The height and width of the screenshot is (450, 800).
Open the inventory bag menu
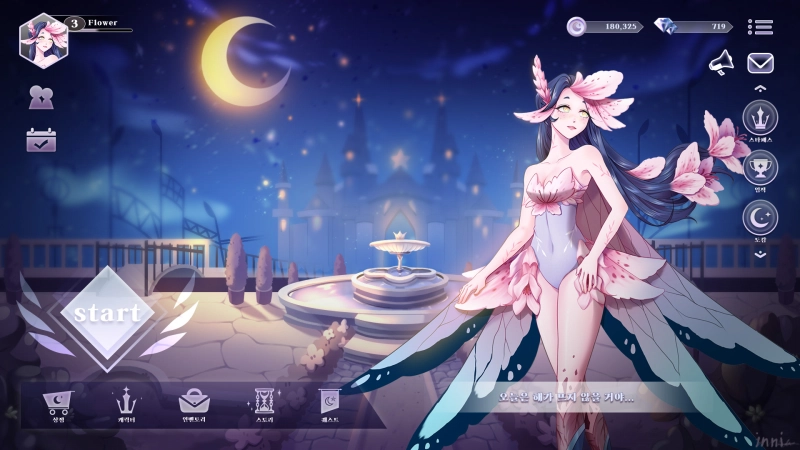click(194, 404)
